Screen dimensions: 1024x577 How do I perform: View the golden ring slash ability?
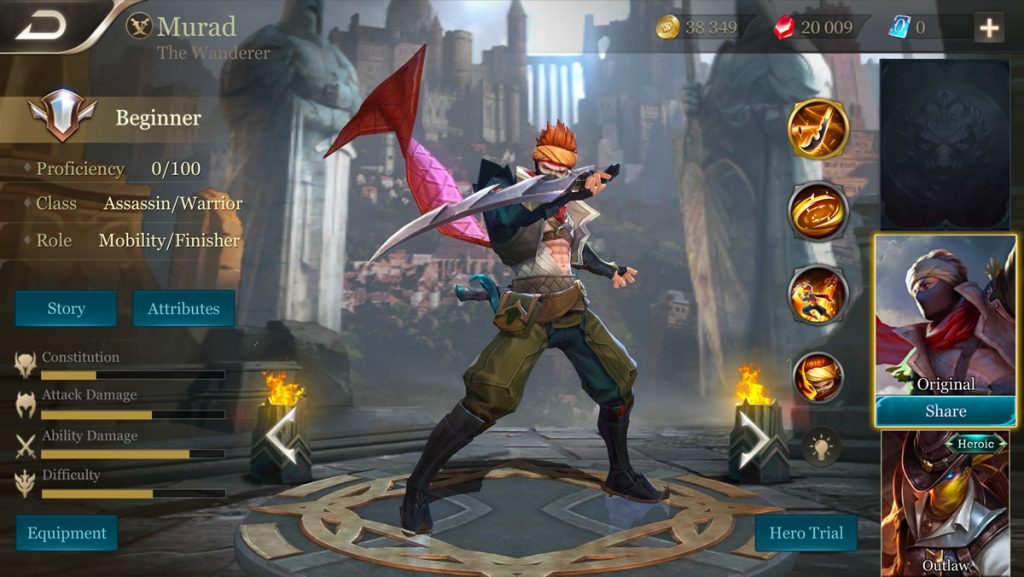click(818, 211)
